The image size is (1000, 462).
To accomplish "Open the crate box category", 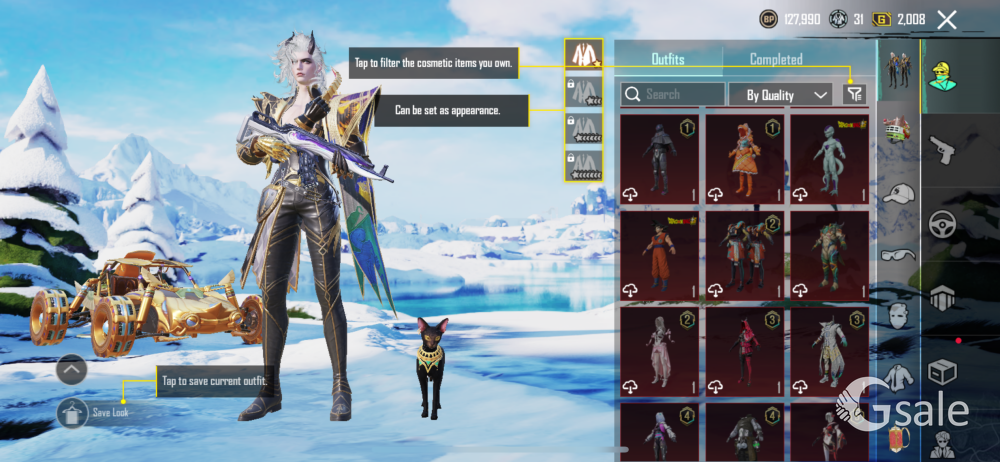I will [x=943, y=372].
